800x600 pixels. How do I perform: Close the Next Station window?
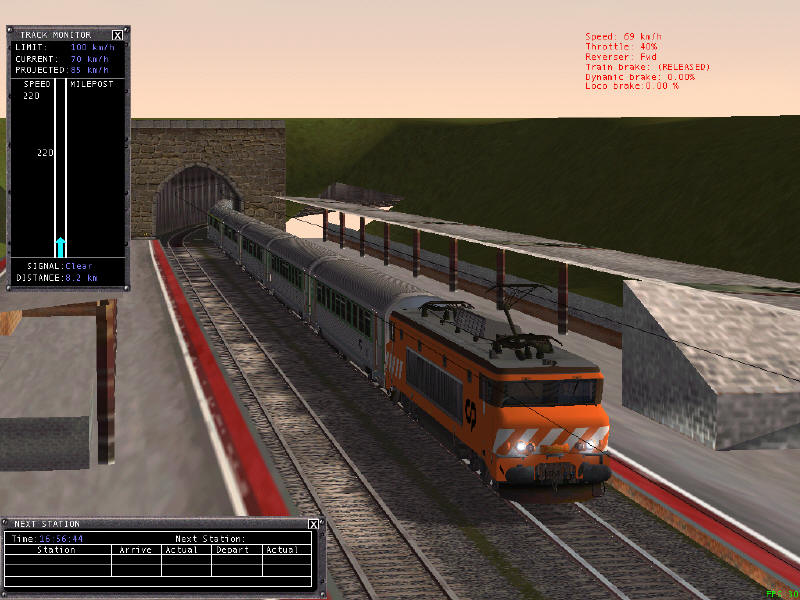pos(313,524)
